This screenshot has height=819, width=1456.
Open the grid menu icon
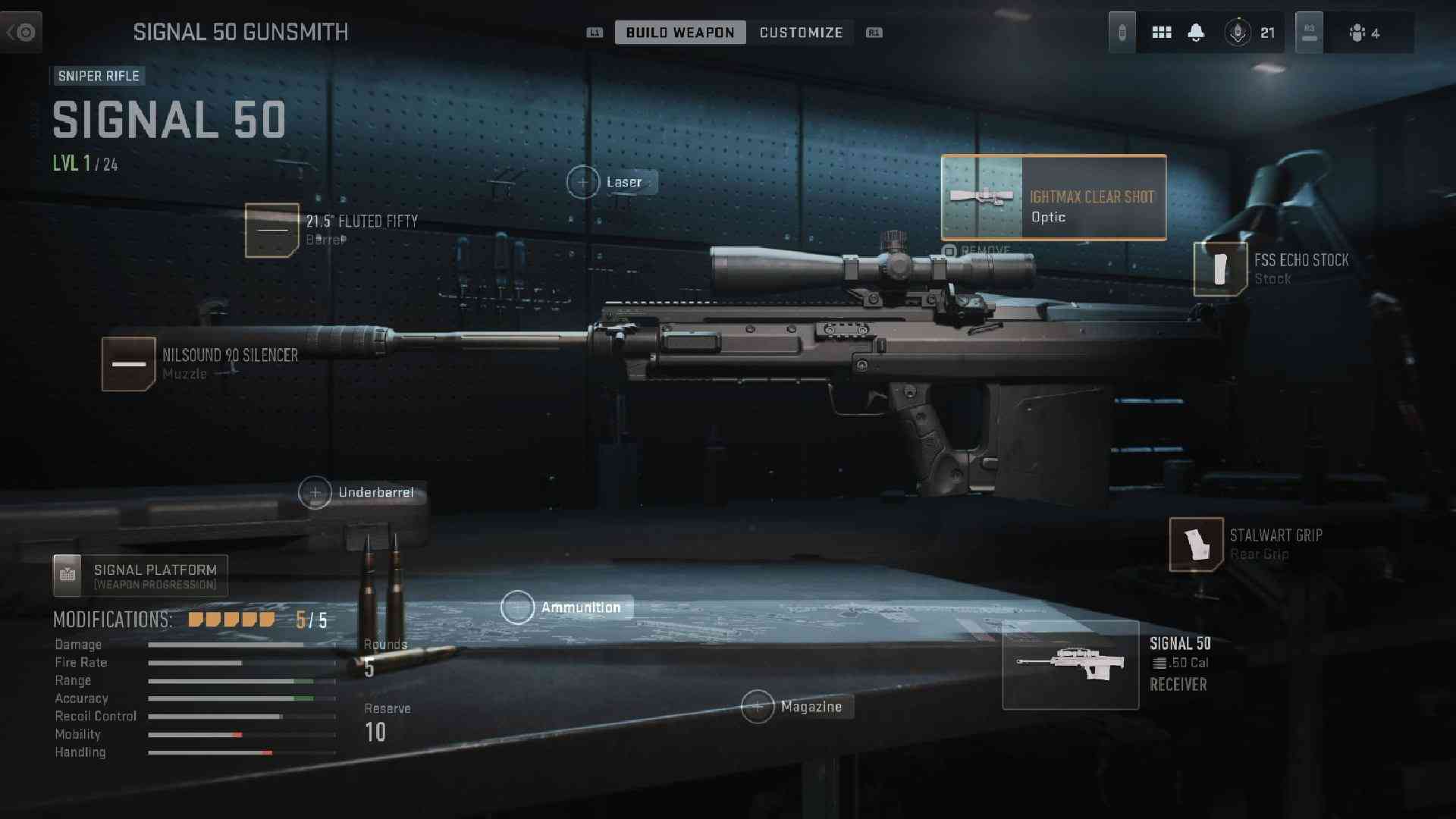coord(1162,33)
